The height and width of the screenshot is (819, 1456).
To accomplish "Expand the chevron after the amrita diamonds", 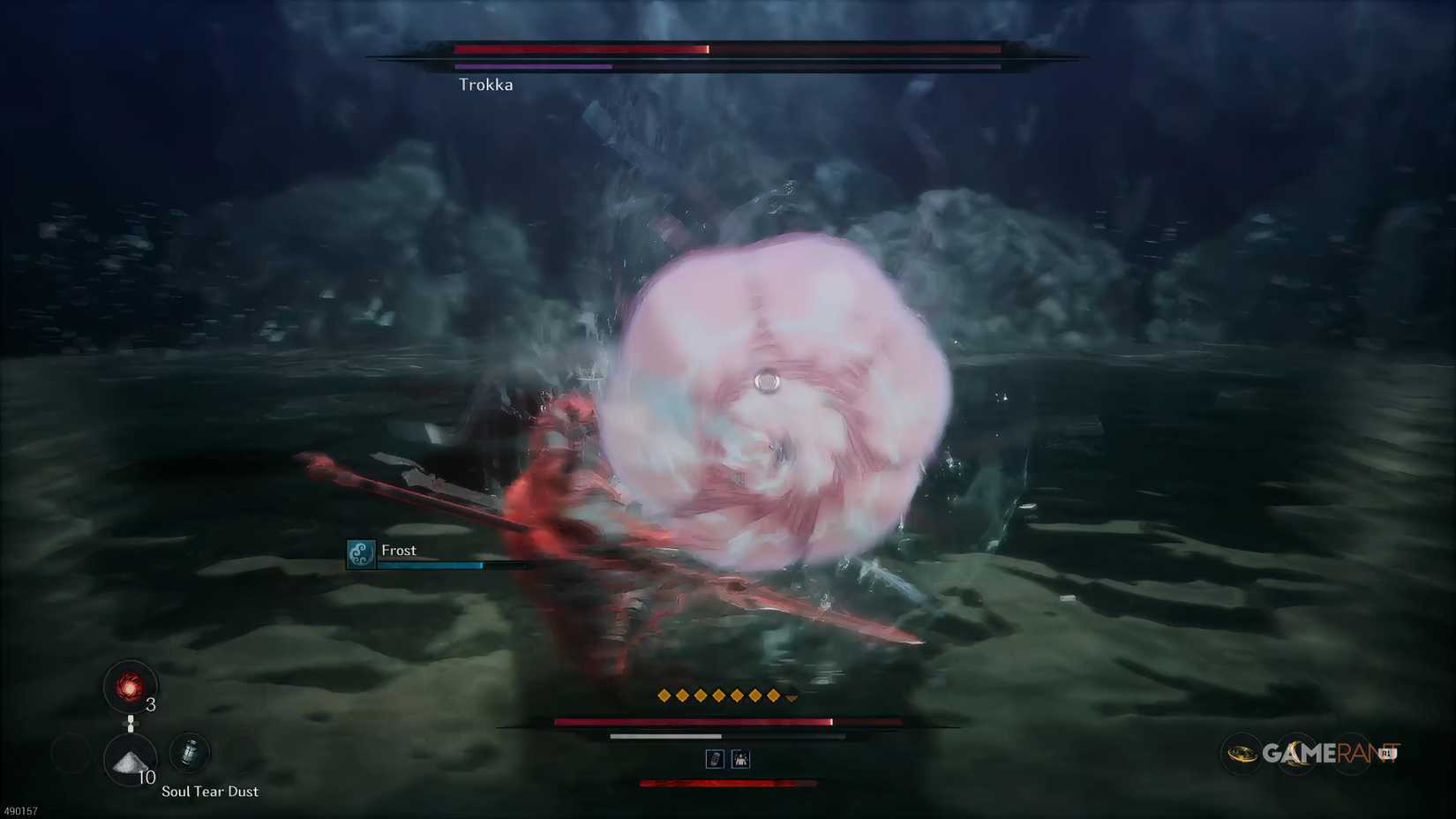I will [x=792, y=696].
